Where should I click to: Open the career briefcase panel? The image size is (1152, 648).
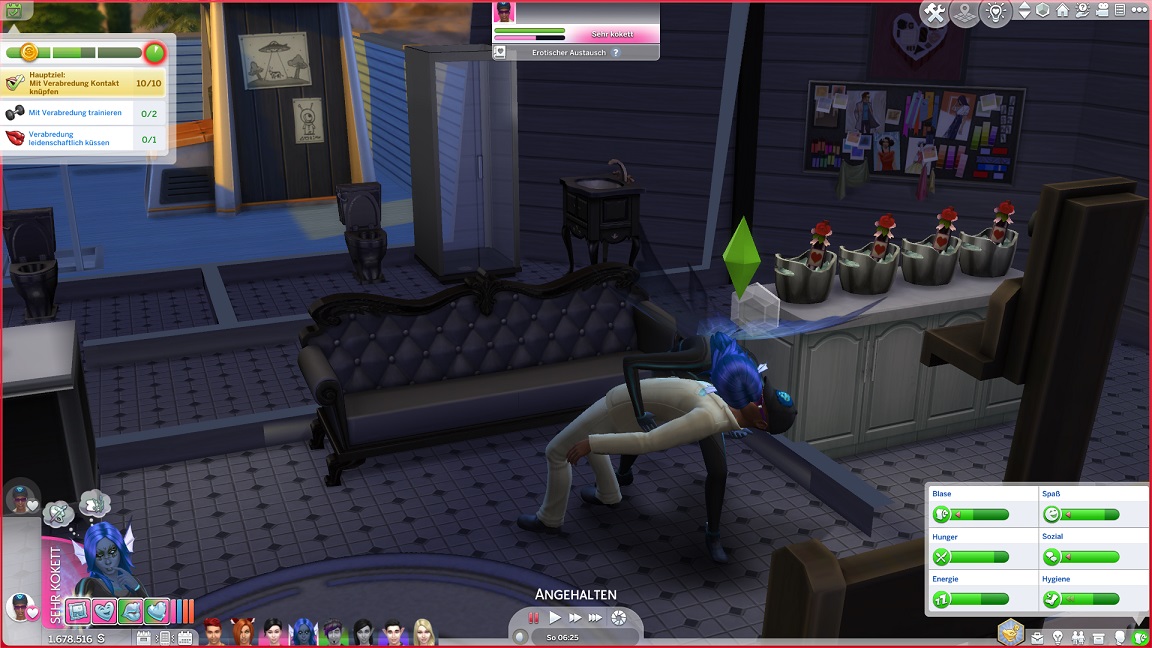tap(1038, 637)
